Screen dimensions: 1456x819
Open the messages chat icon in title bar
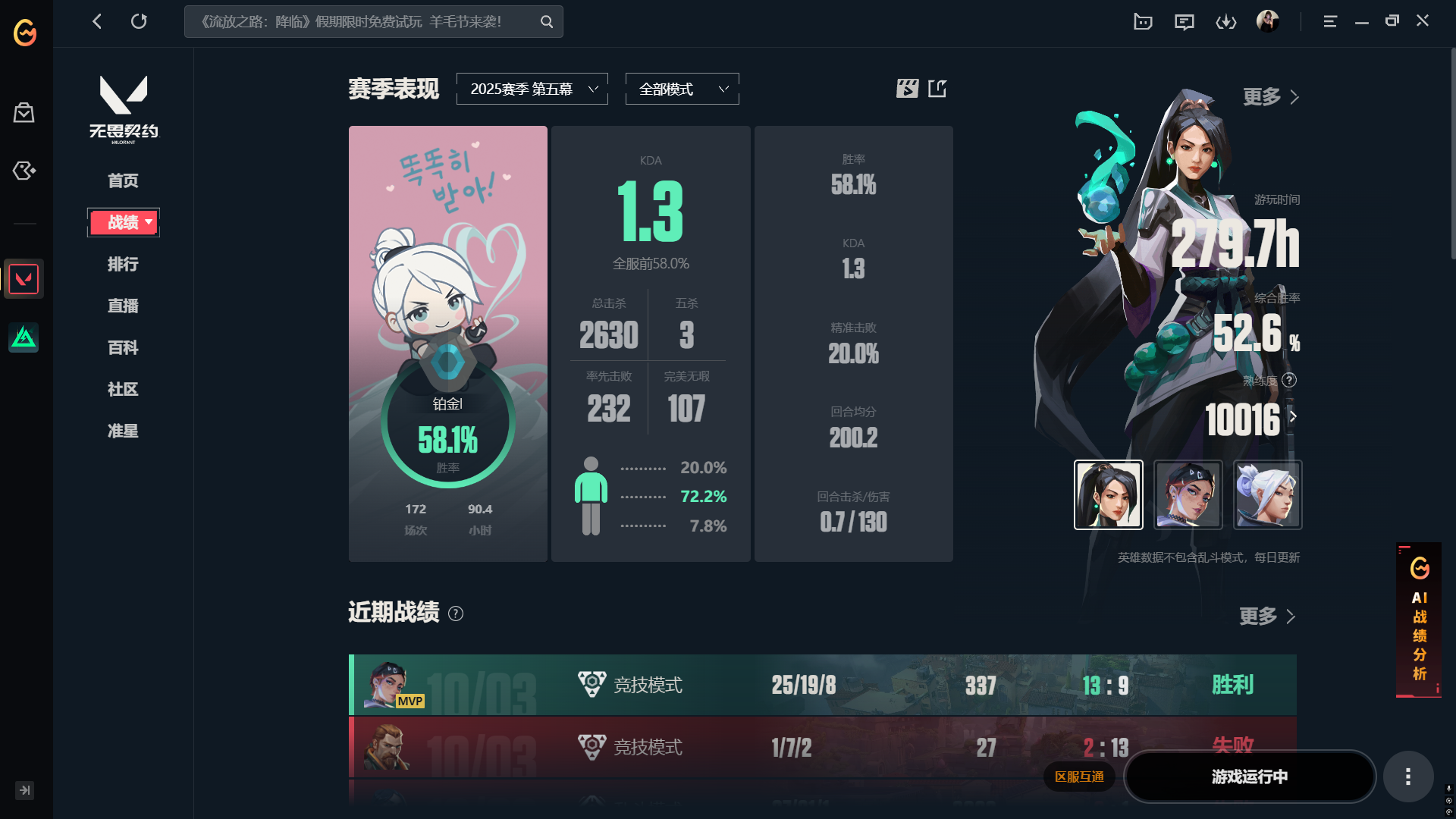tap(1185, 21)
